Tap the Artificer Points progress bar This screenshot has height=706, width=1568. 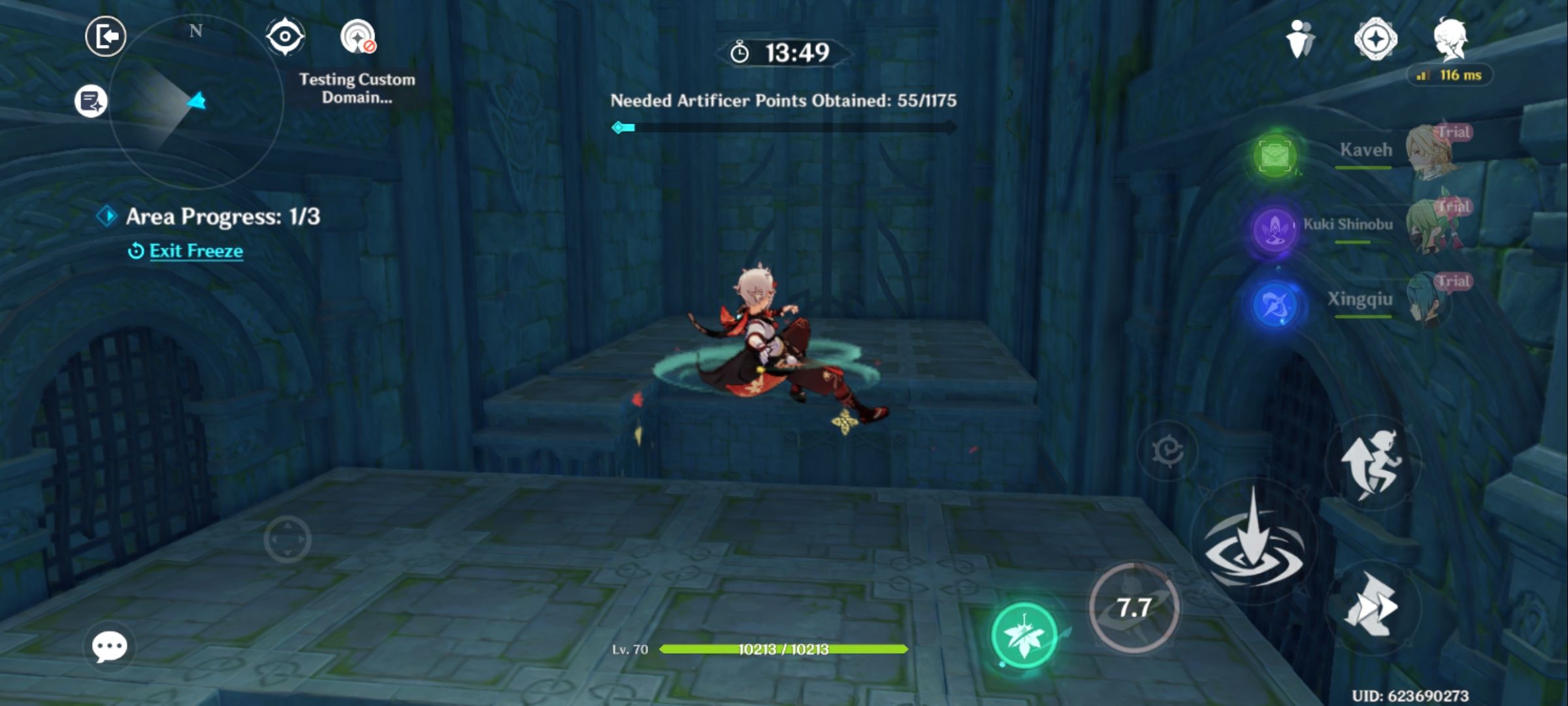tap(784, 128)
